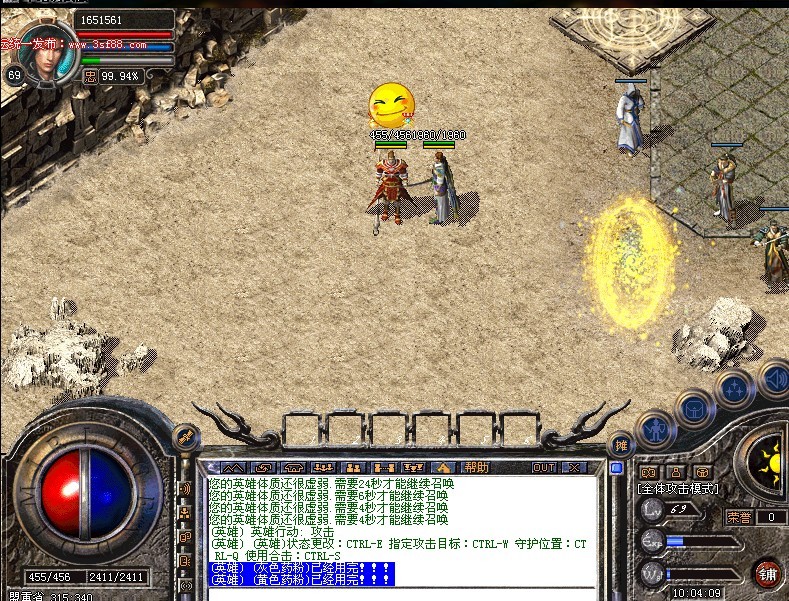Click the chat text input field
Viewport: 789px width, 601px height.
(400, 594)
